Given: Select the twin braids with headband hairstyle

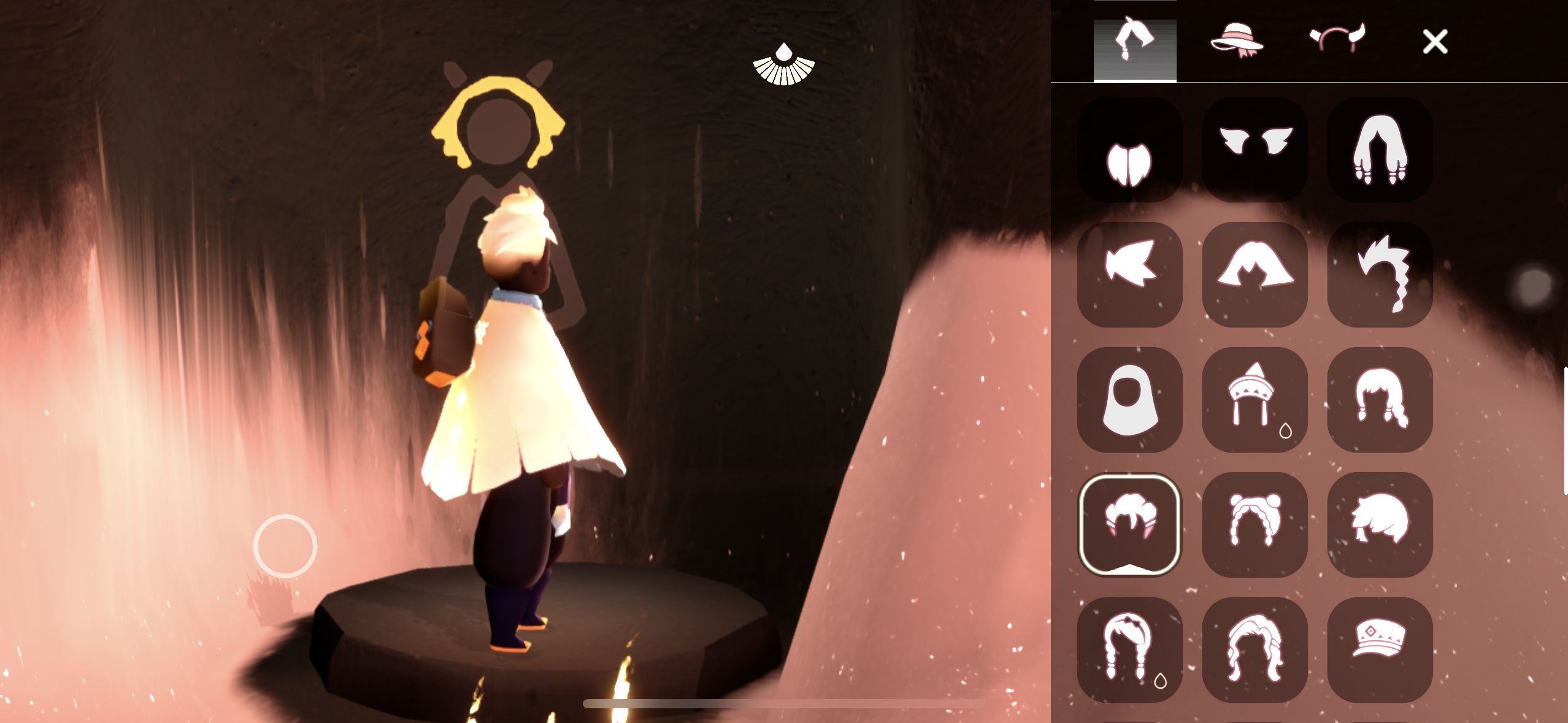Looking at the screenshot, I should pos(1130,650).
